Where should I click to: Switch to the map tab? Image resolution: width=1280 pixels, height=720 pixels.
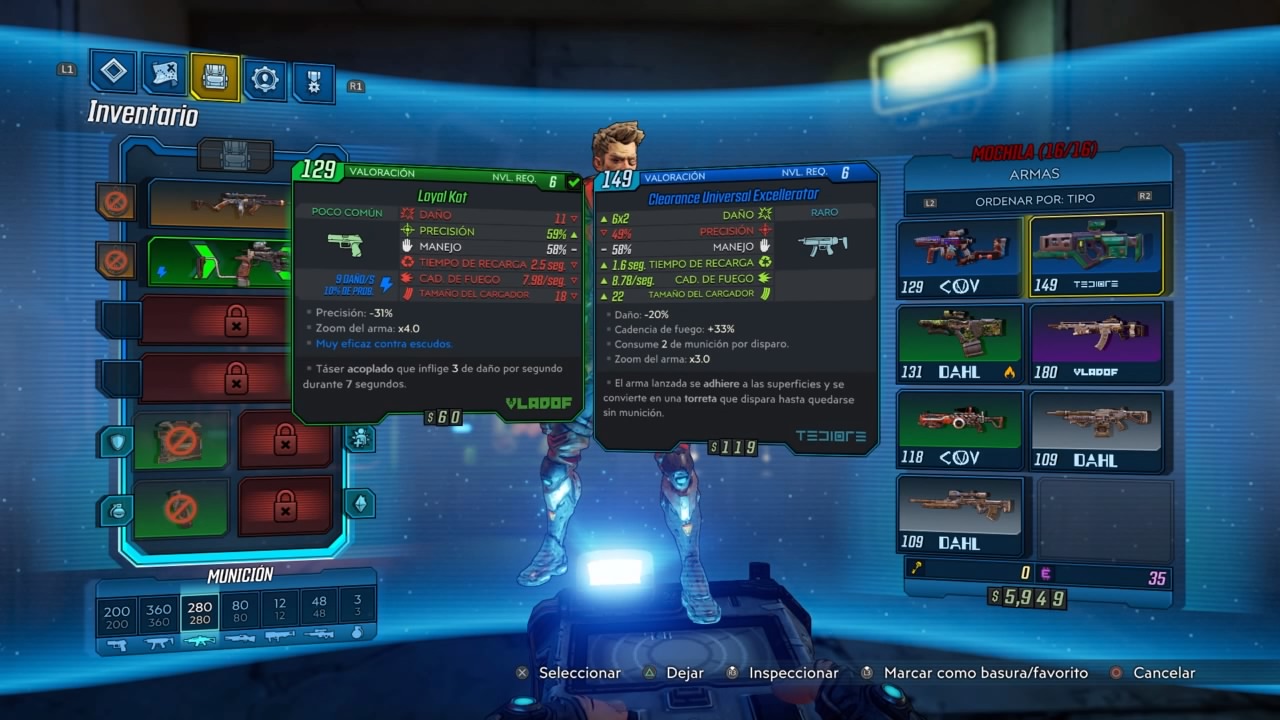164,73
